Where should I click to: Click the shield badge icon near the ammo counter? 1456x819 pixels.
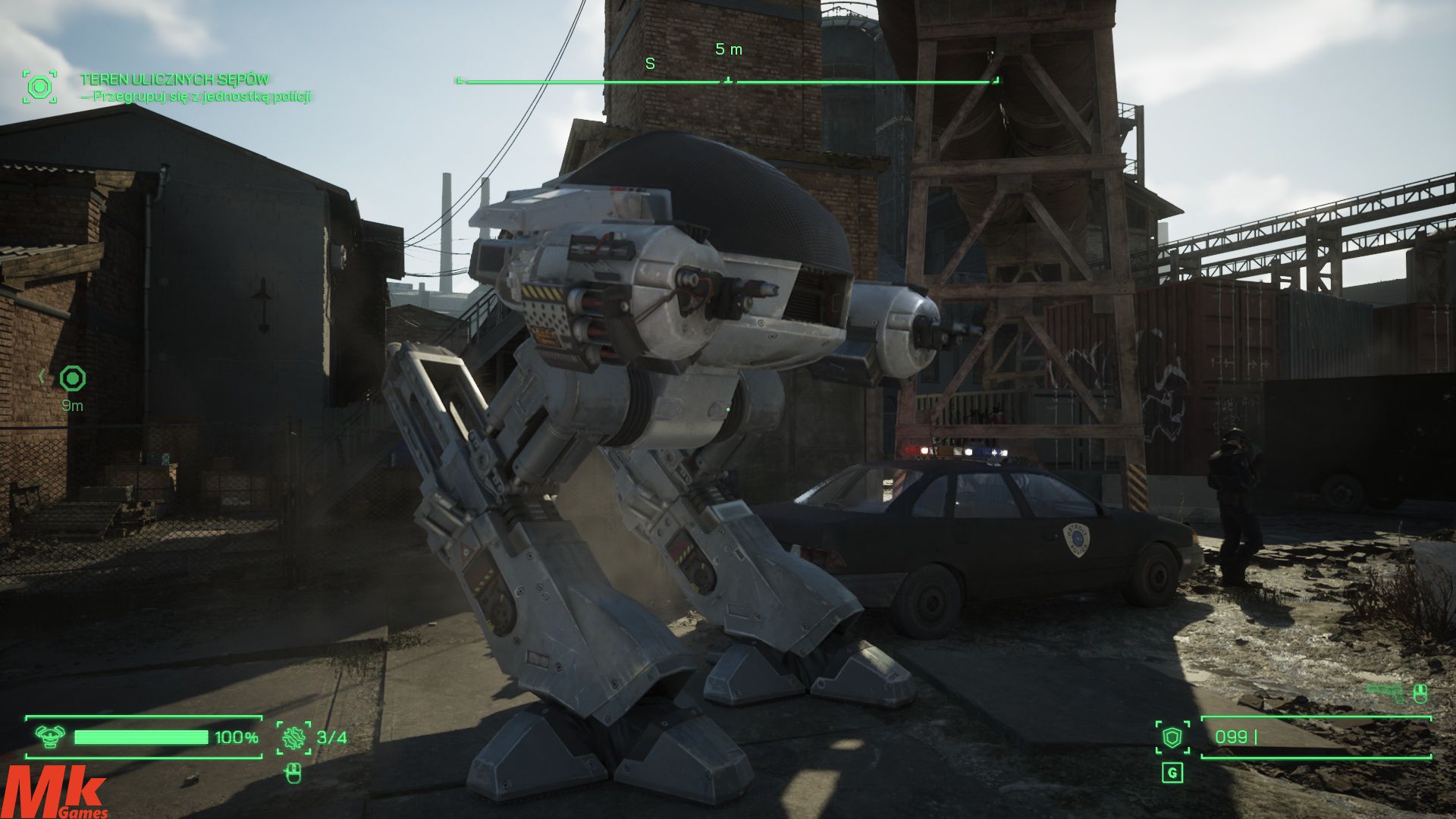coord(1172,737)
